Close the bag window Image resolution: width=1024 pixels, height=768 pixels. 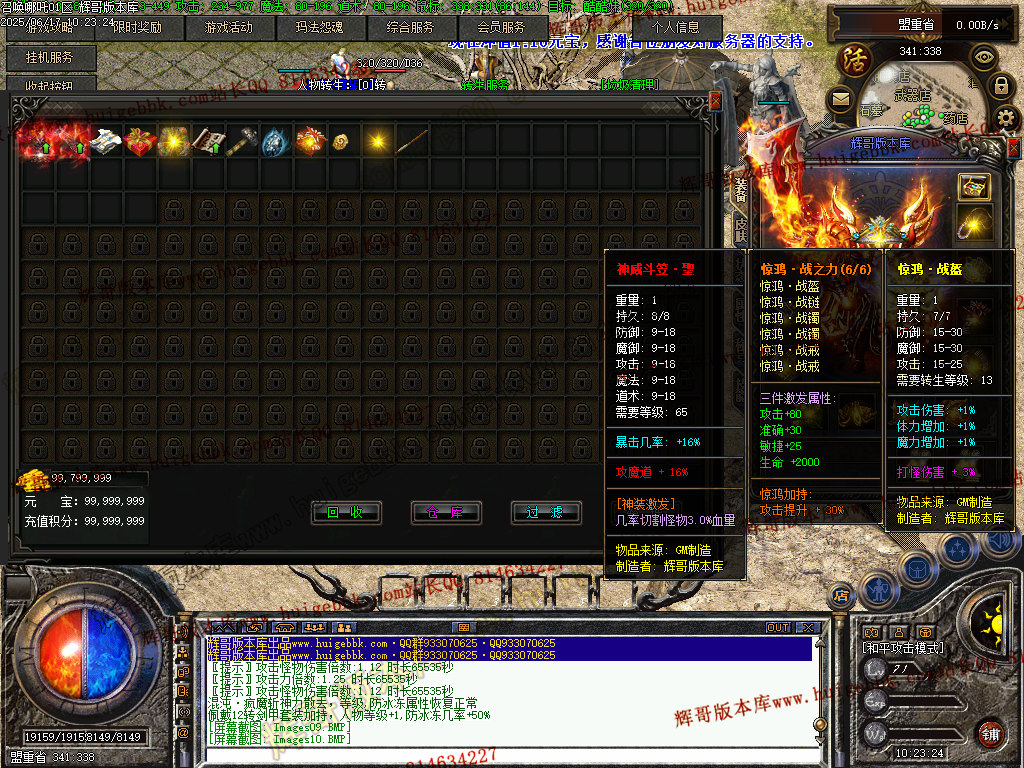(x=715, y=101)
